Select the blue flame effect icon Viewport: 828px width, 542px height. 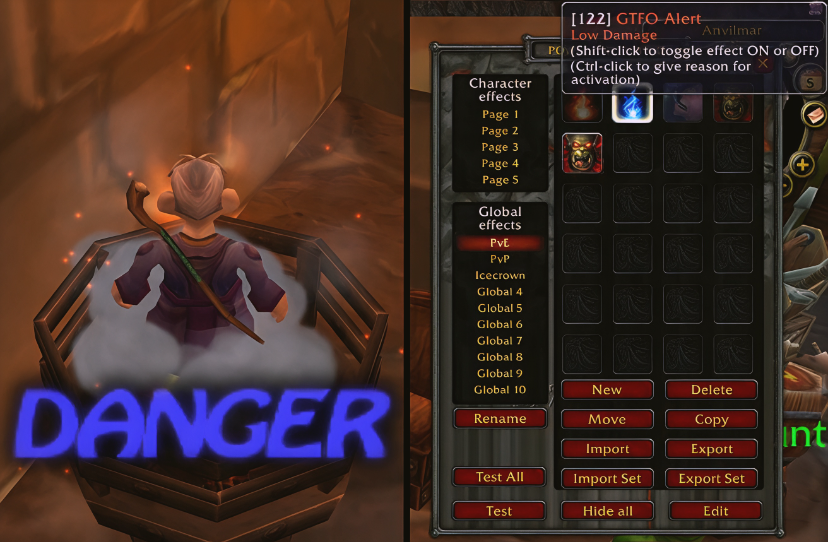pyautogui.click(x=632, y=103)
